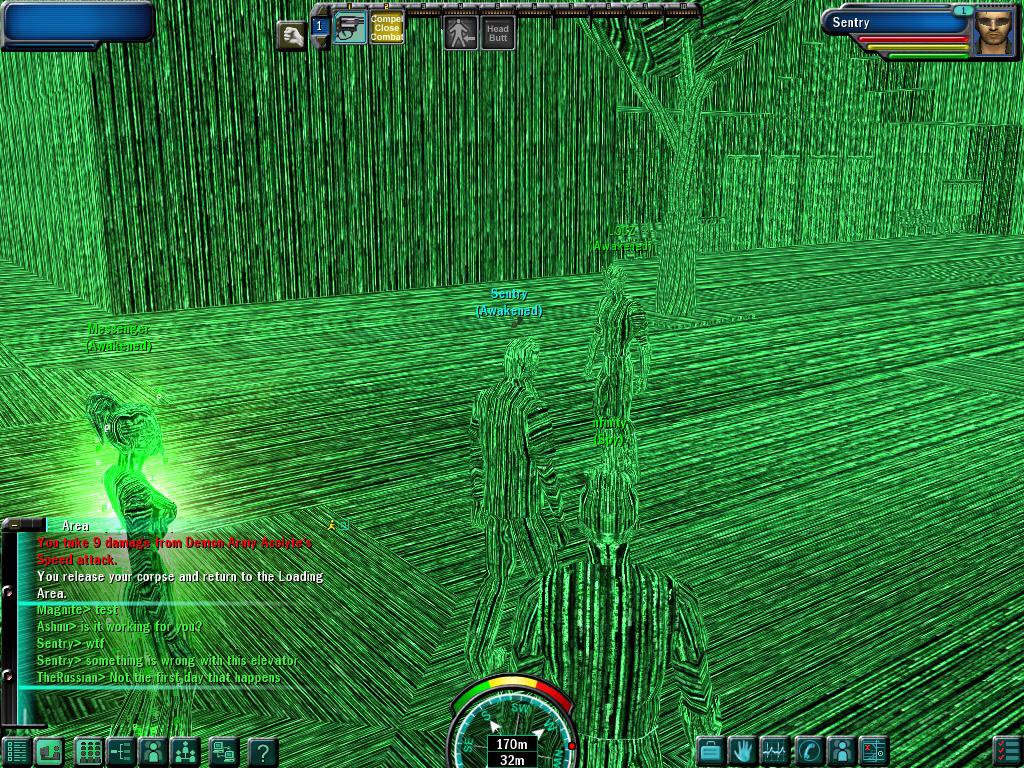The width and height of the screenshot is (1024, 768).
Task: Click the greyed walking figure ability icon
Action: pos(461,32)
